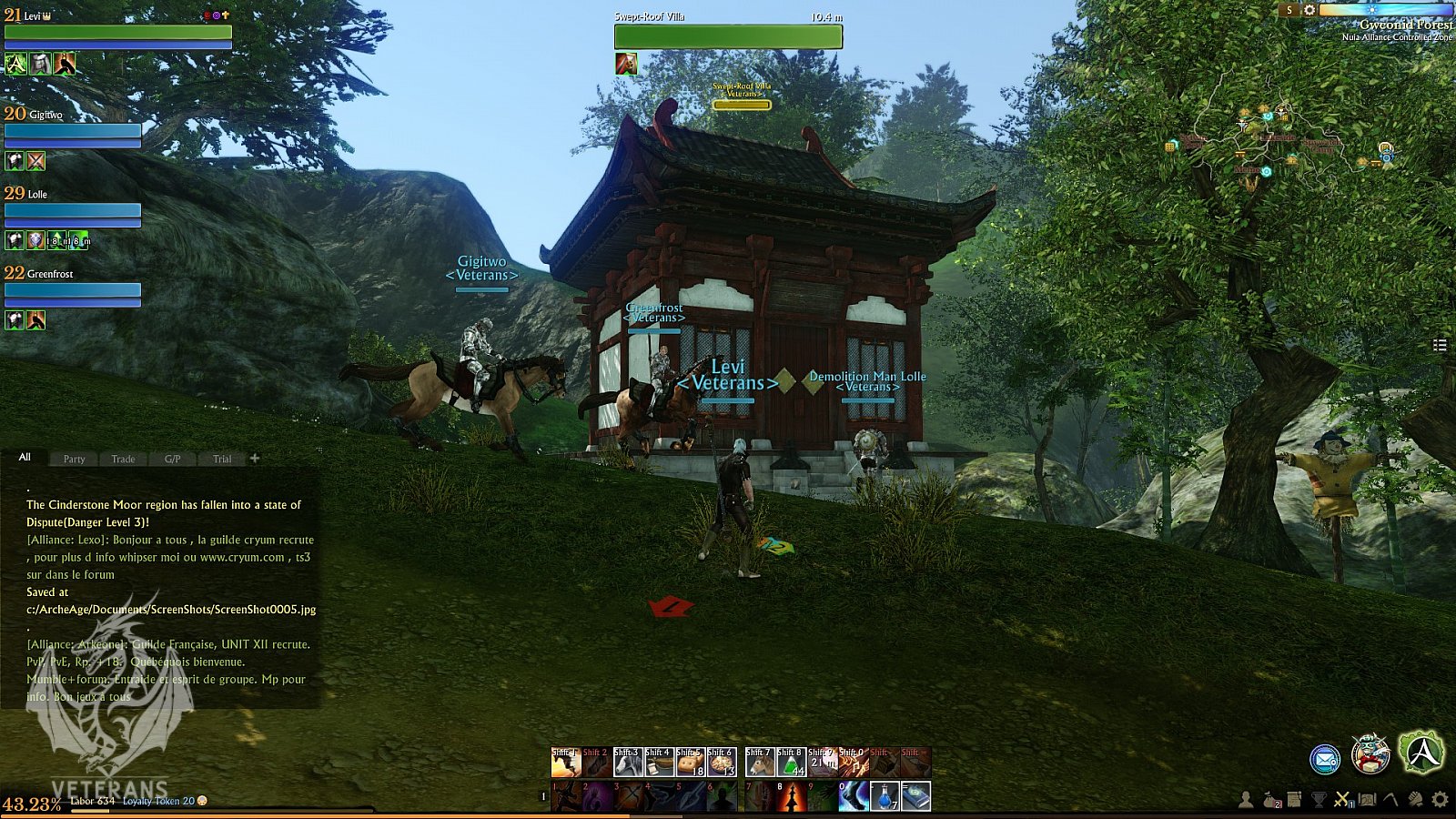Open the Trade chat tab
Image resolution: width=1456 pixels, height=819 pixels.
click(x=123, y=459)
